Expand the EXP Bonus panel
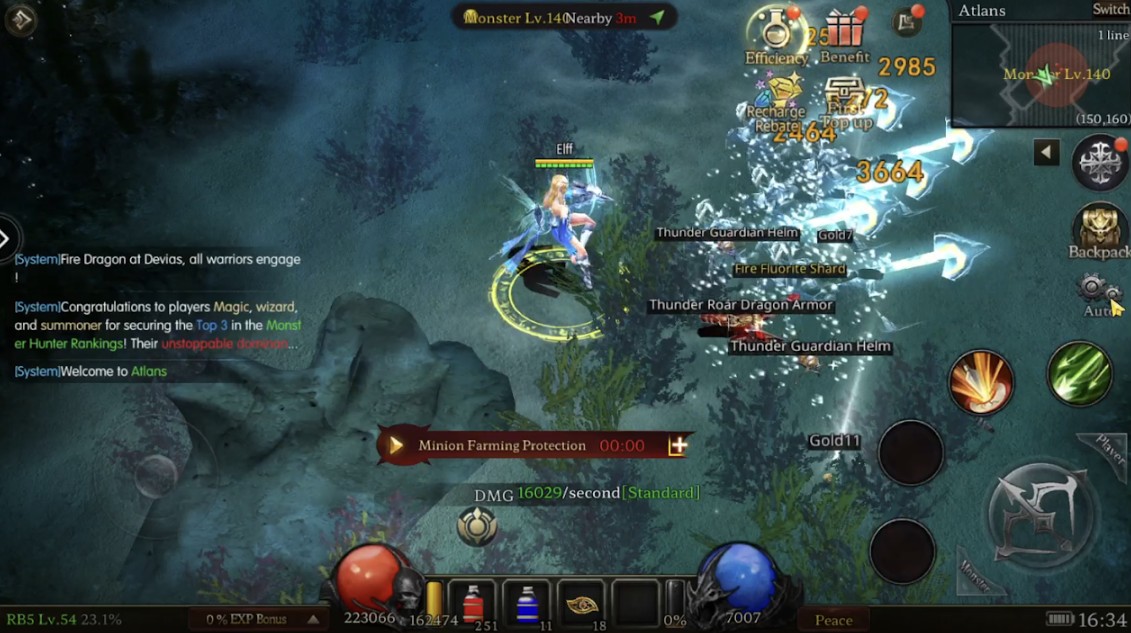The width and height of the screenshot is (1131, 633). tap(314, 620)
